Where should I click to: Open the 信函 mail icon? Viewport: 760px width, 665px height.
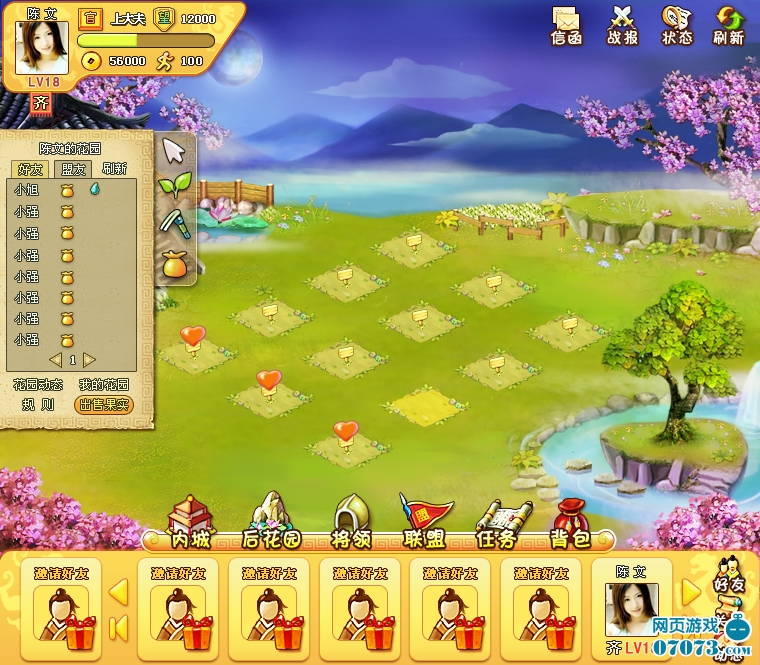[x=566, y=24]
